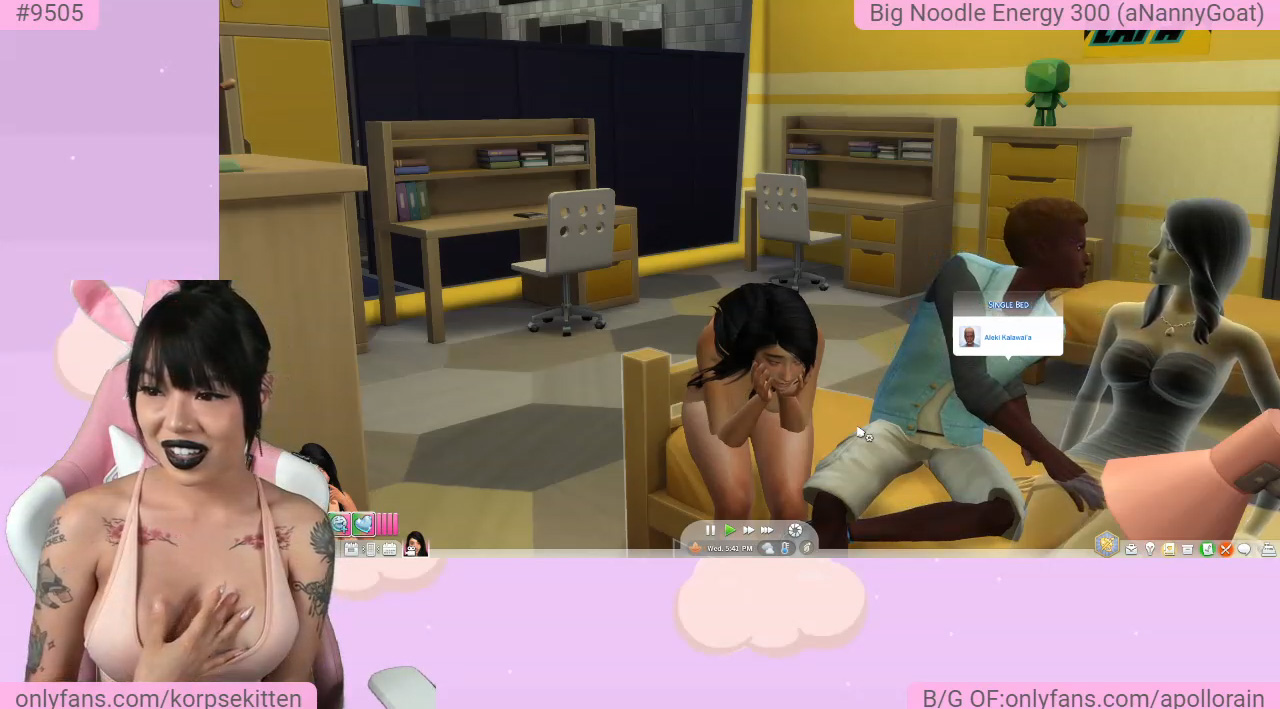Screen dimensions: 1280x709
Task: Select the active Sim portrait with camera
Action: (x=414, y=546)
